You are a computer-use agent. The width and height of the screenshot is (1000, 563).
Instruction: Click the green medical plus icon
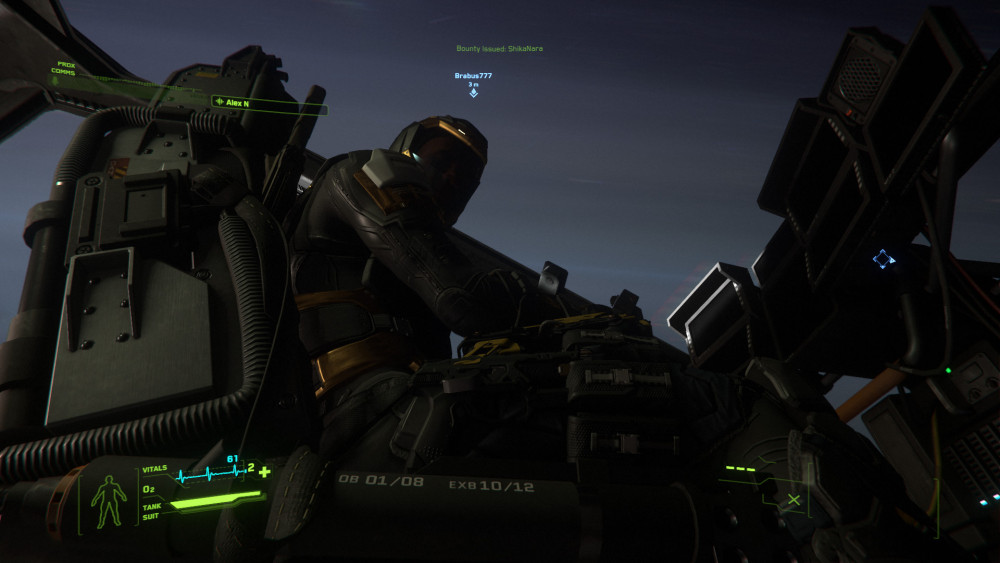264,471
